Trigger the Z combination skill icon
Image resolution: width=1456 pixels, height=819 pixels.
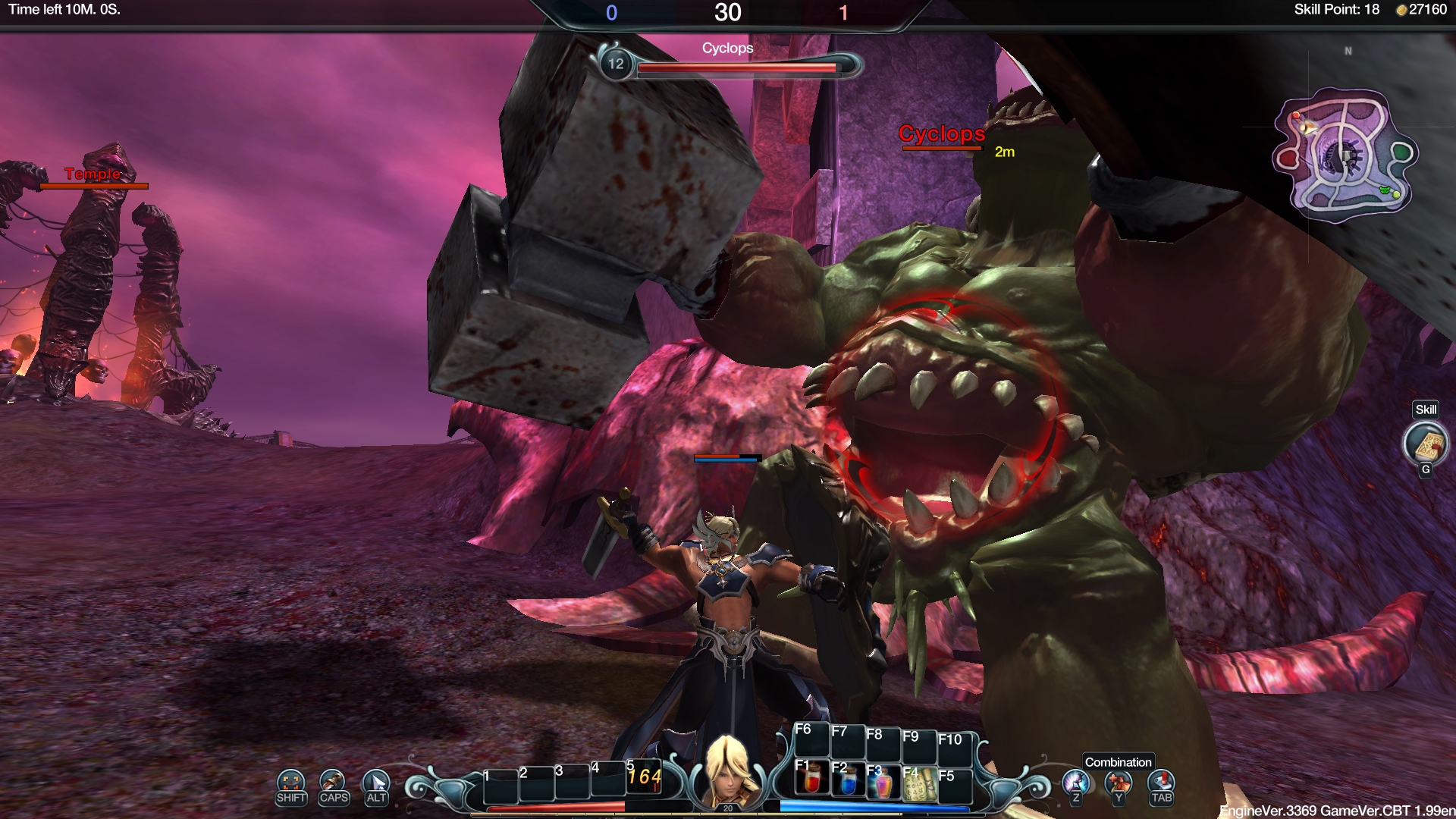coord(1075,783)
